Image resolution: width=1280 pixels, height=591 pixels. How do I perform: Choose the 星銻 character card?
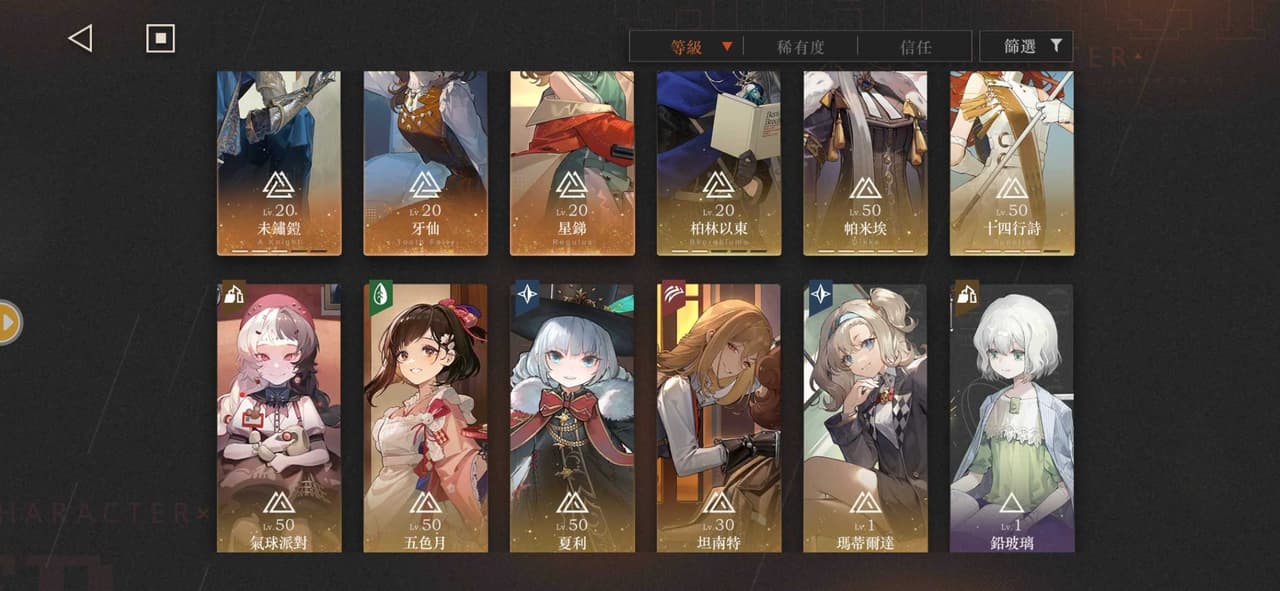click(x=572, y=163)
